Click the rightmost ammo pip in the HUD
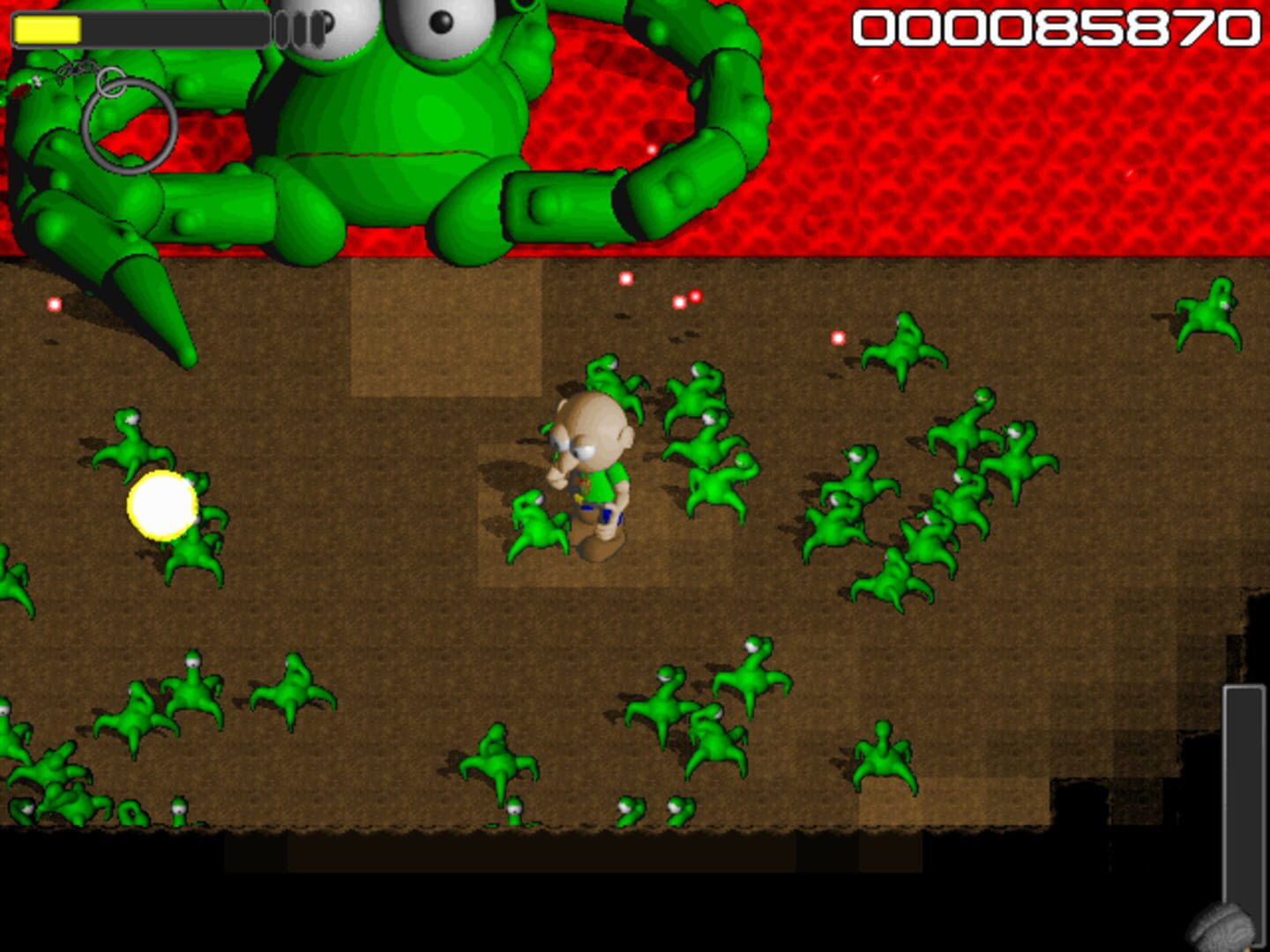The height and width of the screenshot is (952, 1270). pyautogui.click(x=317, y=26)
